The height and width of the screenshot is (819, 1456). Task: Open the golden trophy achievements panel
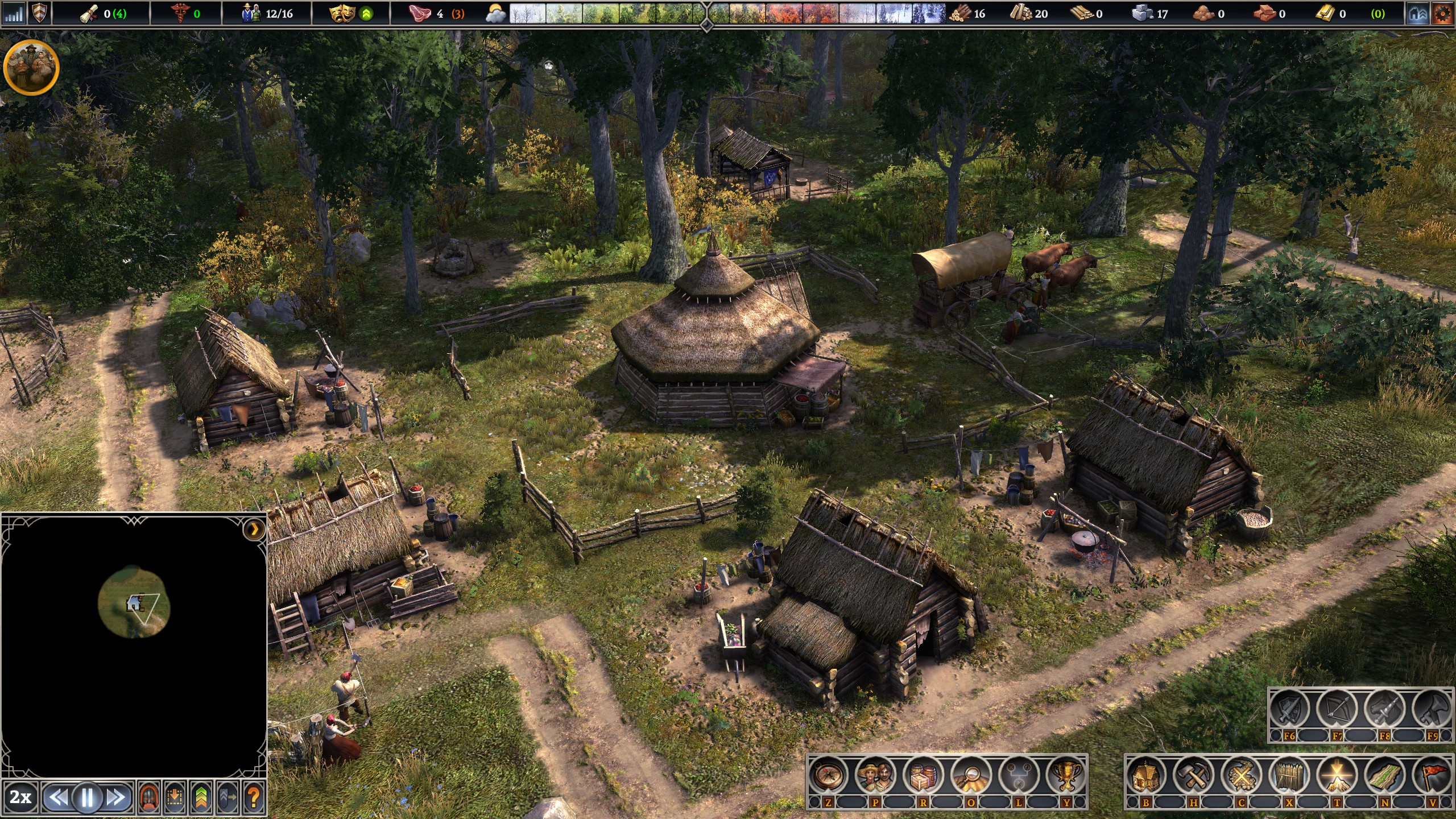click(1066, 776)
